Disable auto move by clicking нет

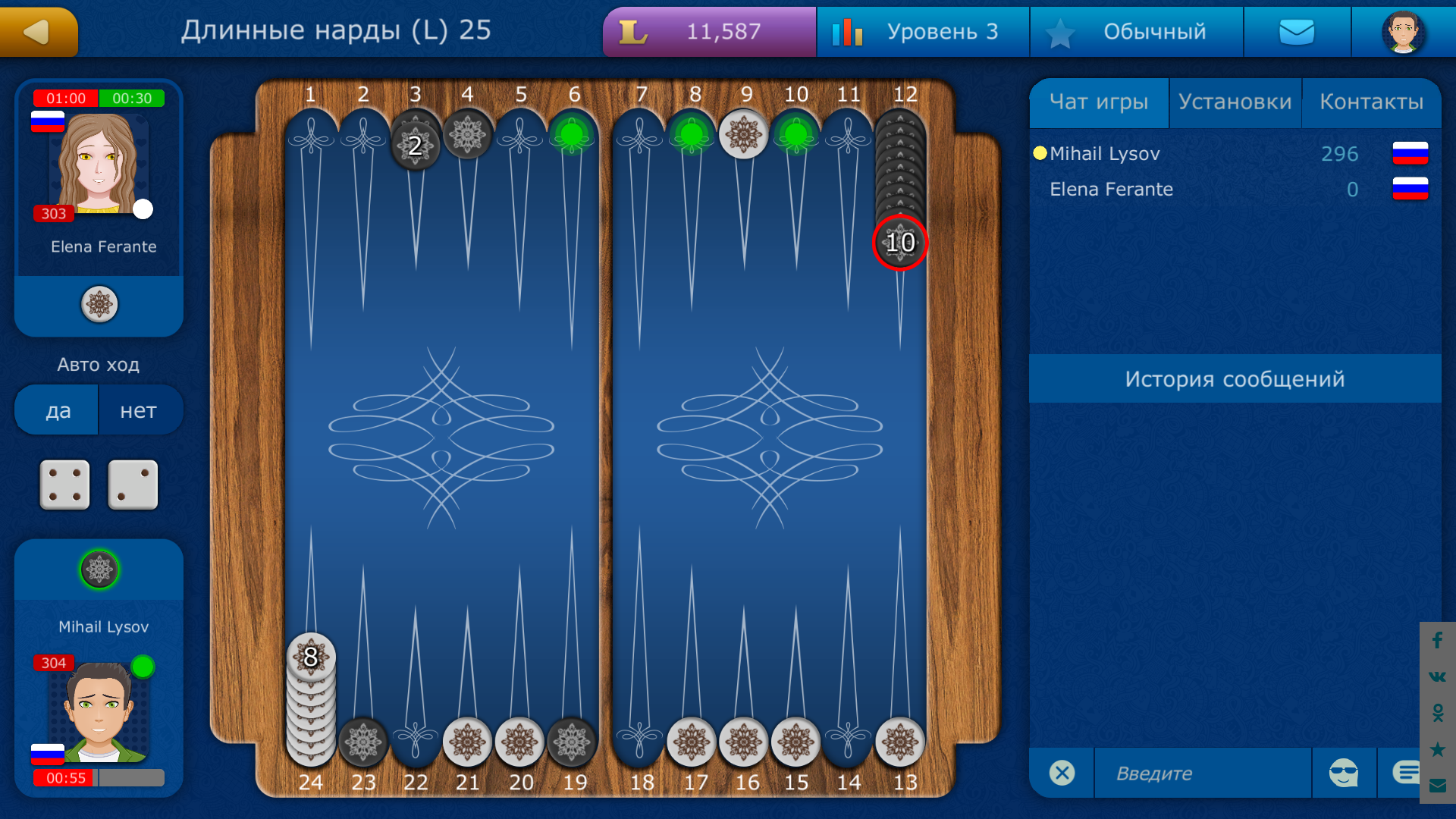click(140, 409)
